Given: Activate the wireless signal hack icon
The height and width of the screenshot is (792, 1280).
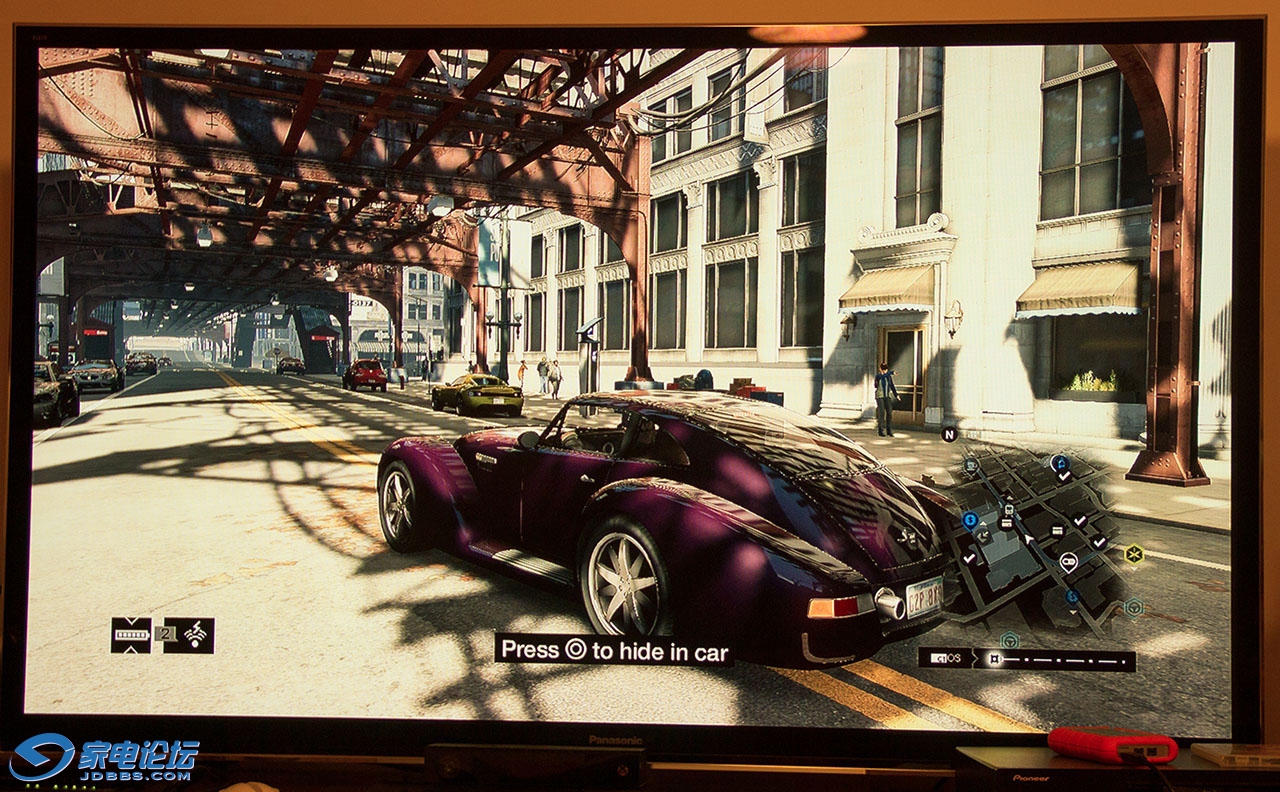Looking at the screenshot, I should coord(189,635).
